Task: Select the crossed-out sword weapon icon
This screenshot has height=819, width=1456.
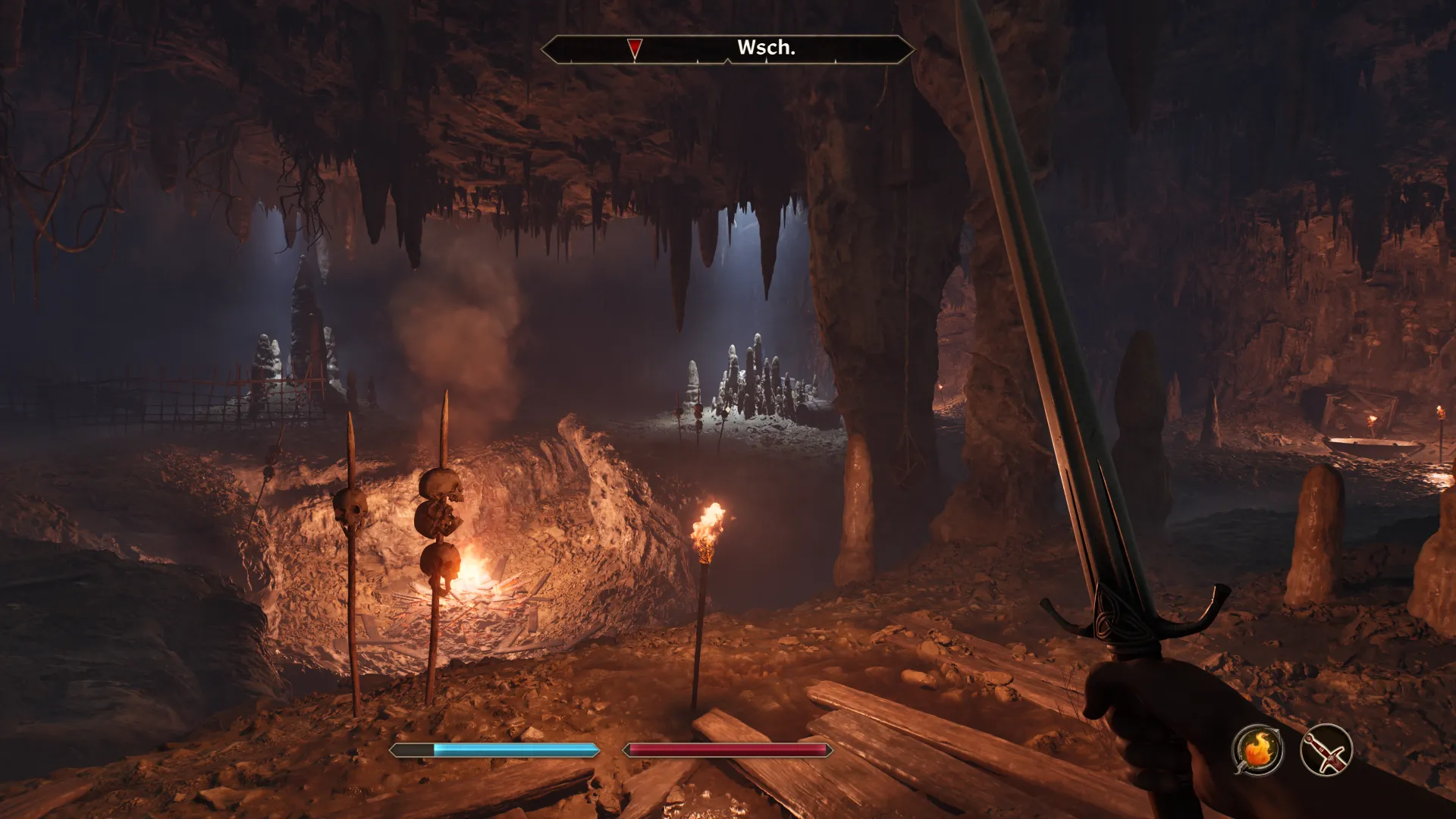Action: 1326,750
